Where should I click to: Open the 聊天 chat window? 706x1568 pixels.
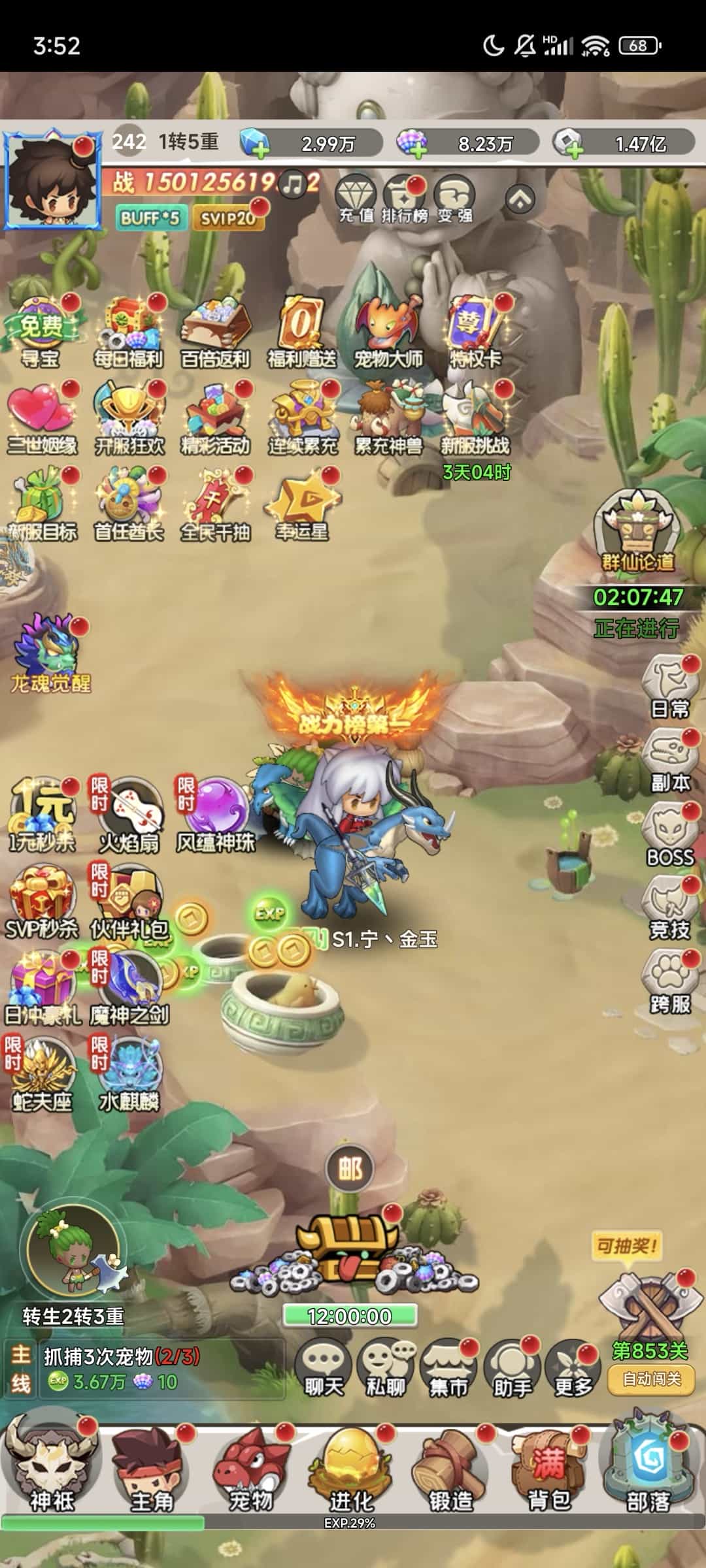[x=324, y=1368]
